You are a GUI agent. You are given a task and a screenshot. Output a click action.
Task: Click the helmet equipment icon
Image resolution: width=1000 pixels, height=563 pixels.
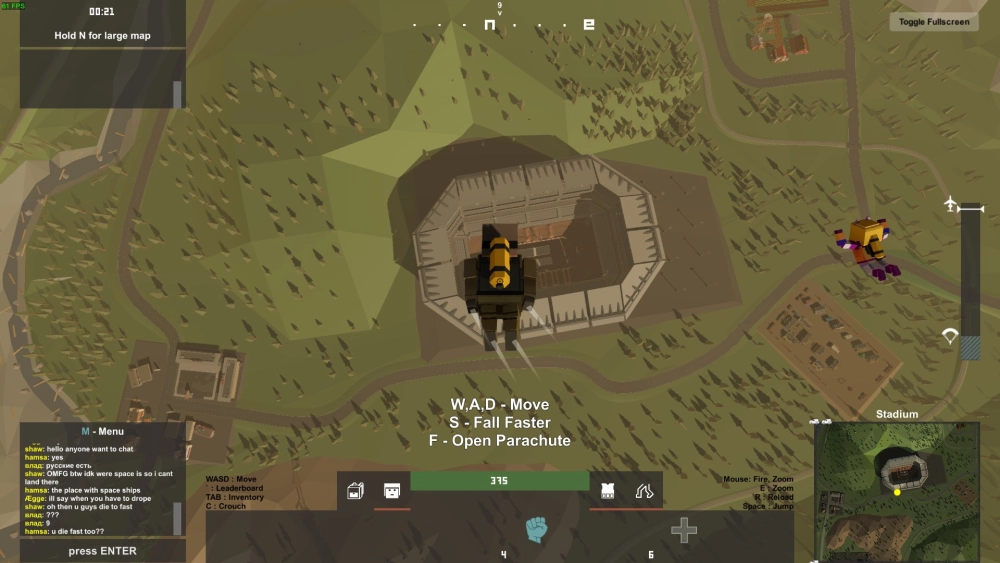click(x=392, y=491)
